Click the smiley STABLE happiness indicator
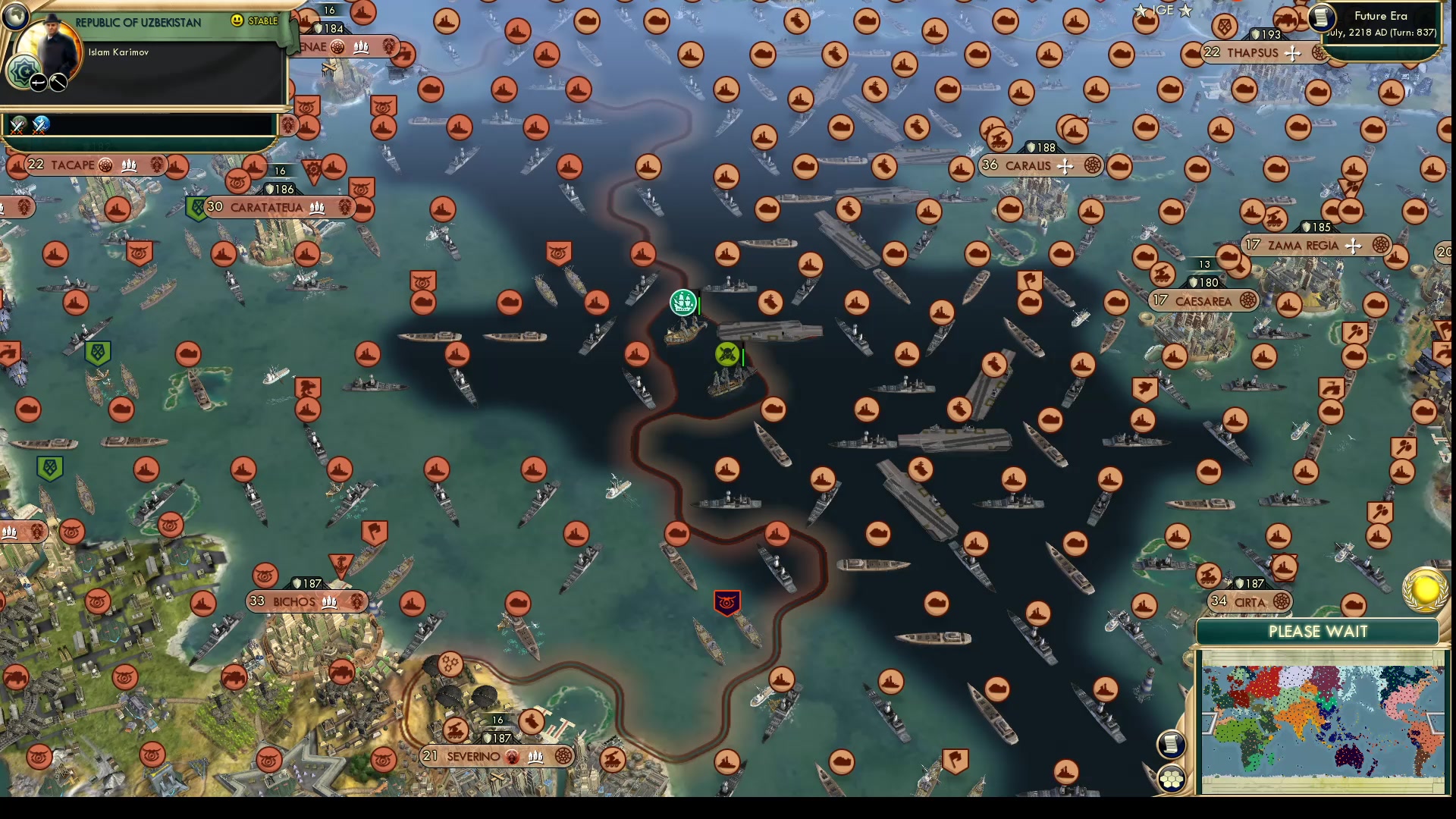Image resolution: width=1456 pixels, height=819 pixels. tap(237, 21)
